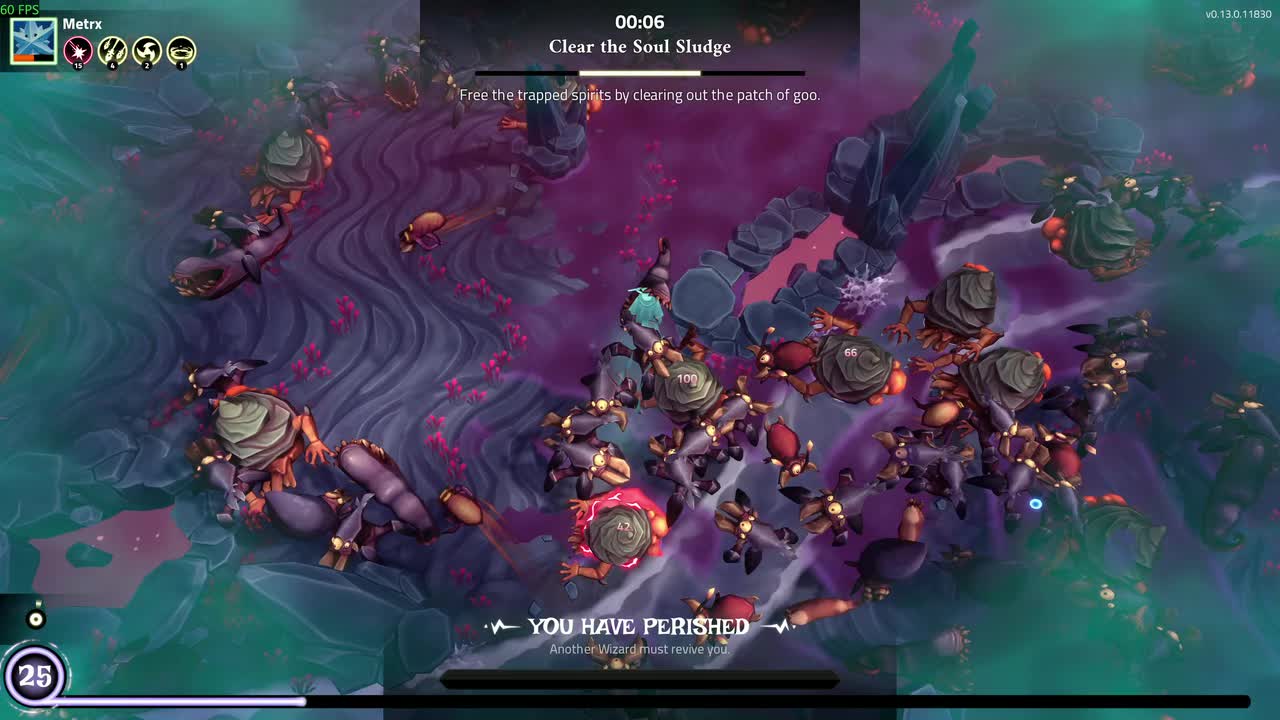
Task: Click Metrx's snowflake character portrait
Action: coord(33,41)
